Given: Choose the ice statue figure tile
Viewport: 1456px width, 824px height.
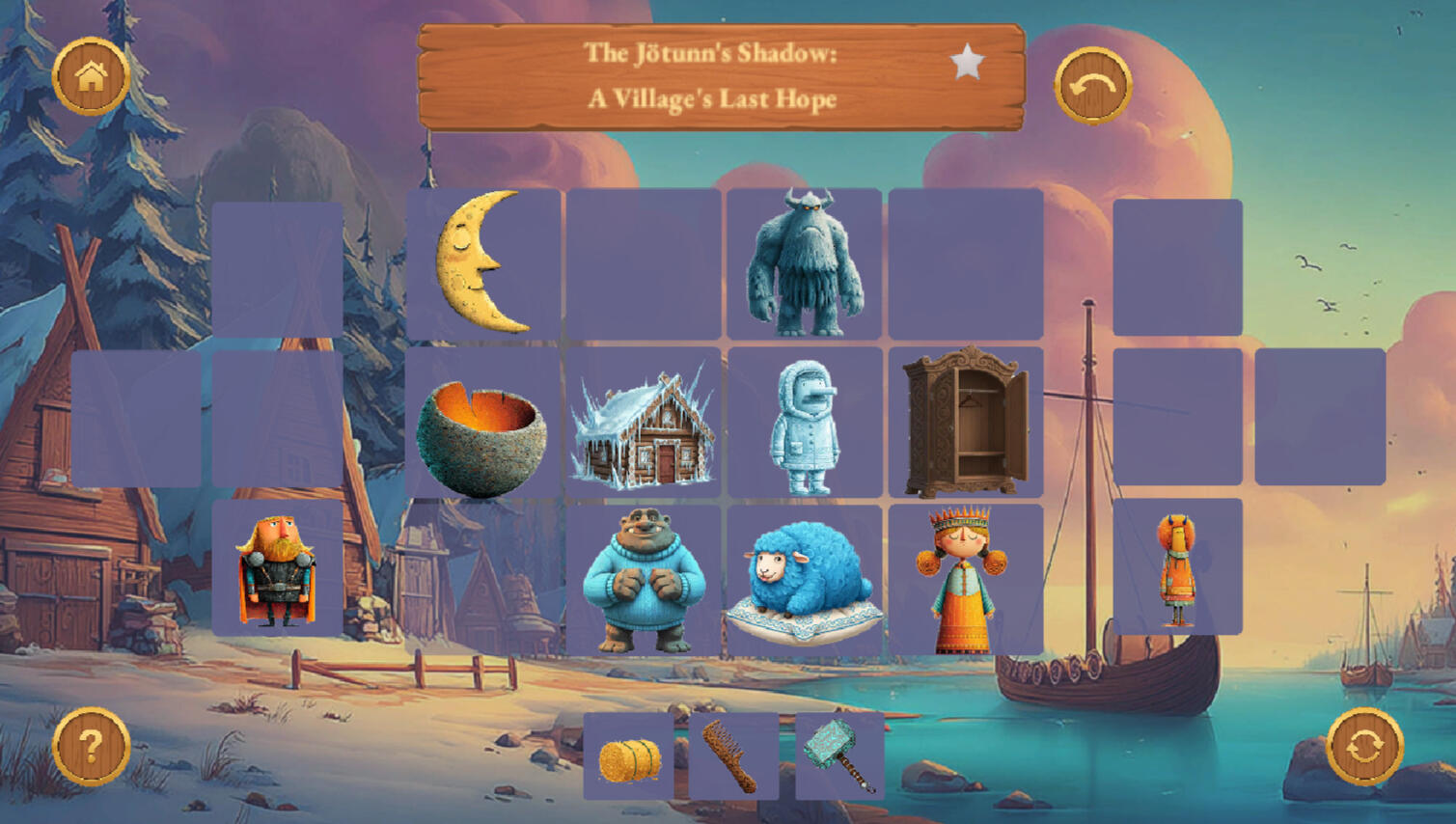Looking at the screenshot, I should [x=804, y=425].
